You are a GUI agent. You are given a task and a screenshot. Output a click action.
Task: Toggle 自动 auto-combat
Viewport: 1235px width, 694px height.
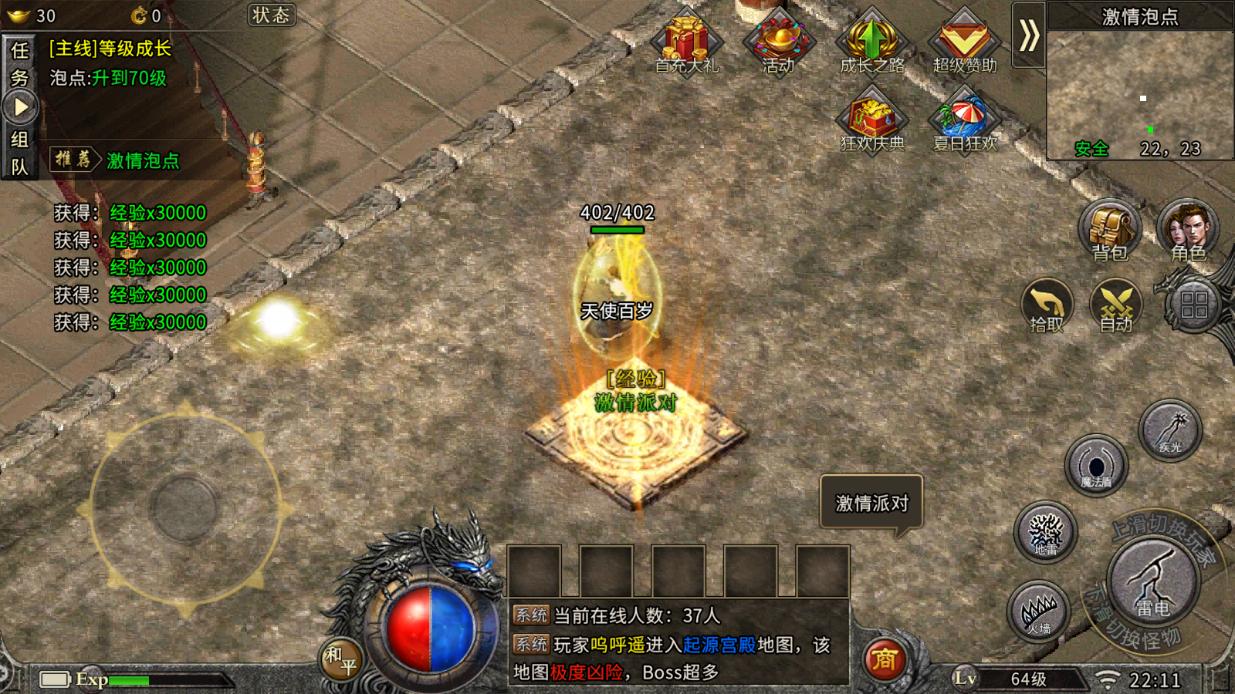pos(1116,304)
